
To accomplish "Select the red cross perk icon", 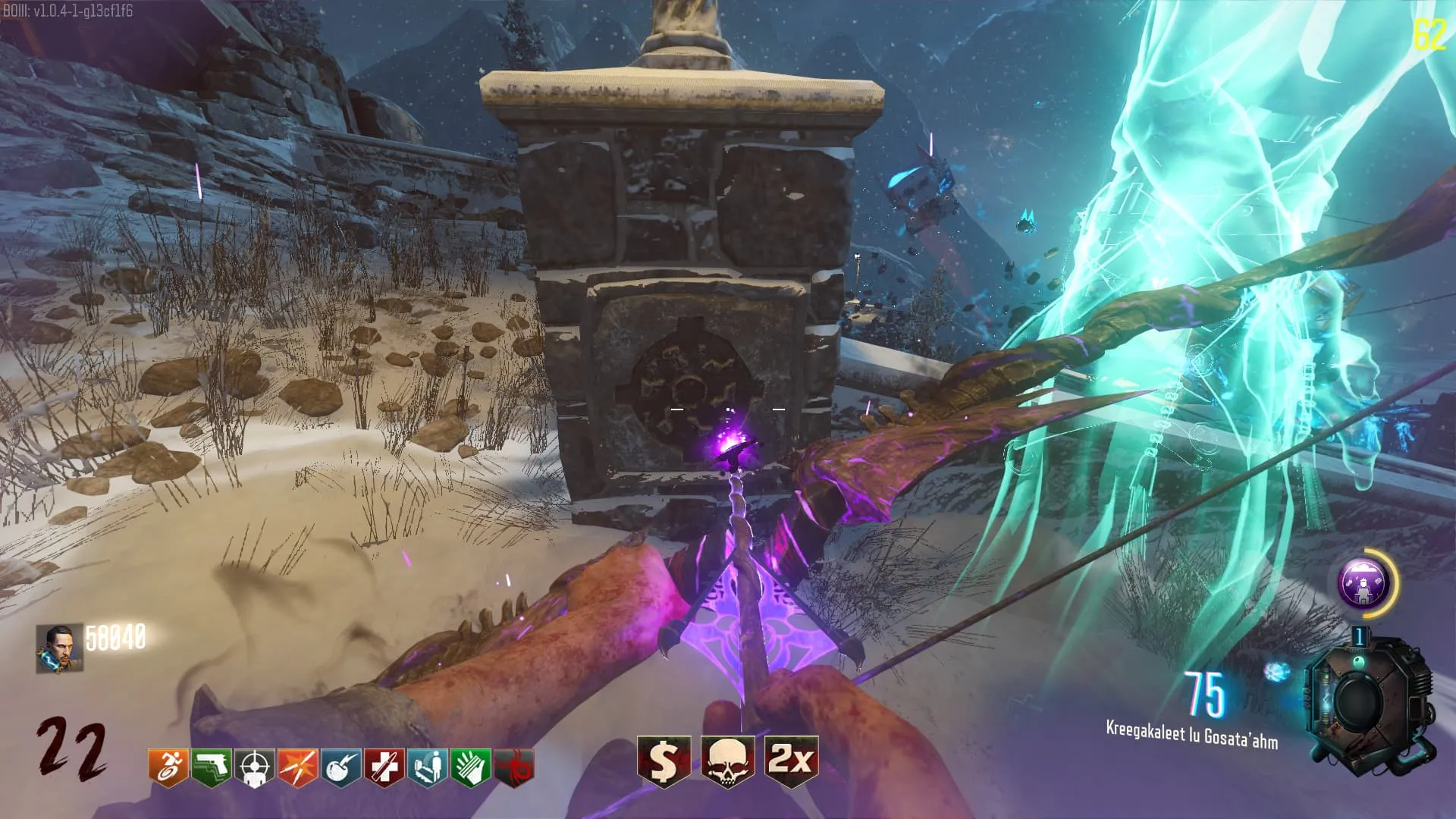I will coord(384,767).
